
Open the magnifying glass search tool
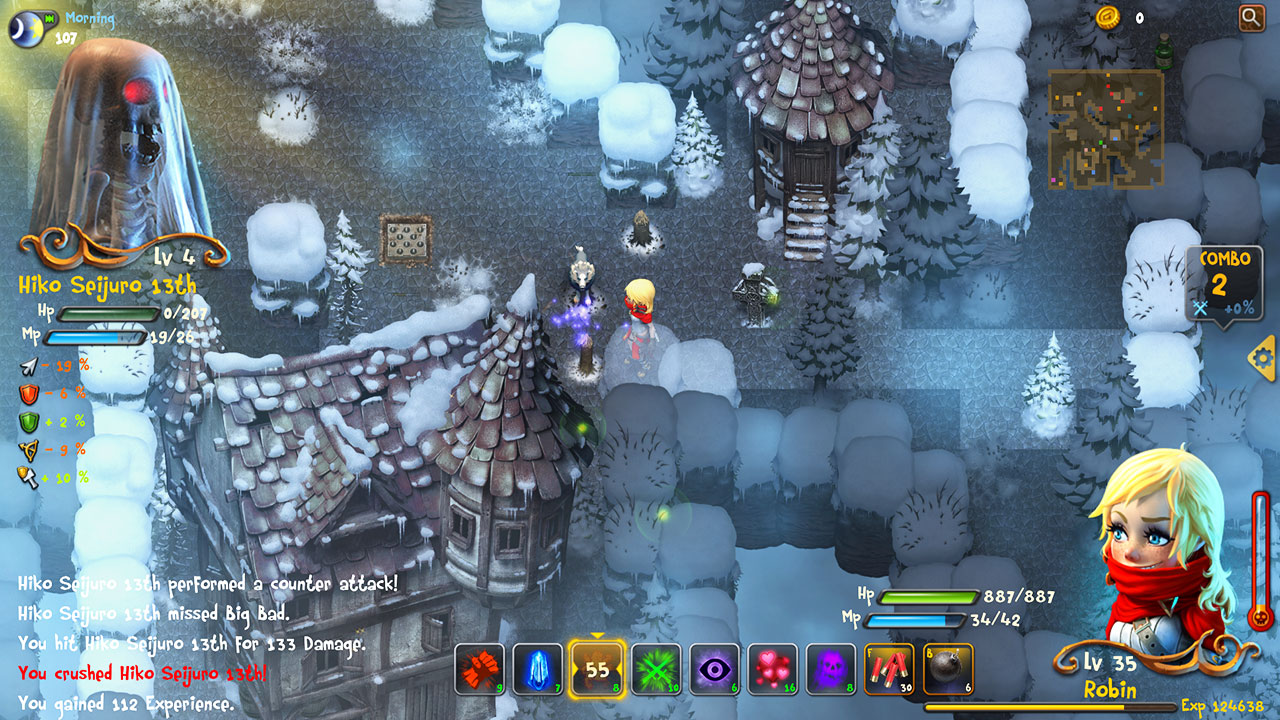click(x=1251, y=16)
